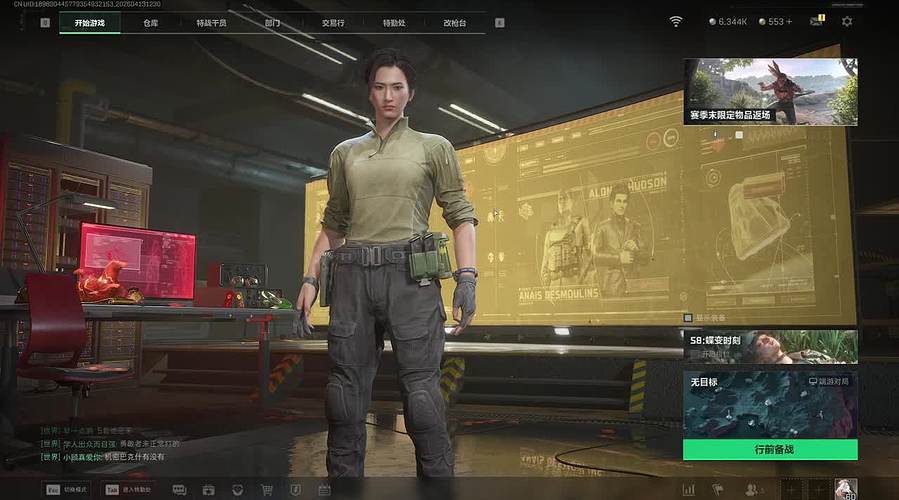Open the bar chart stats icon
Screen dimensions: 899x500
[x=688, y=490]
